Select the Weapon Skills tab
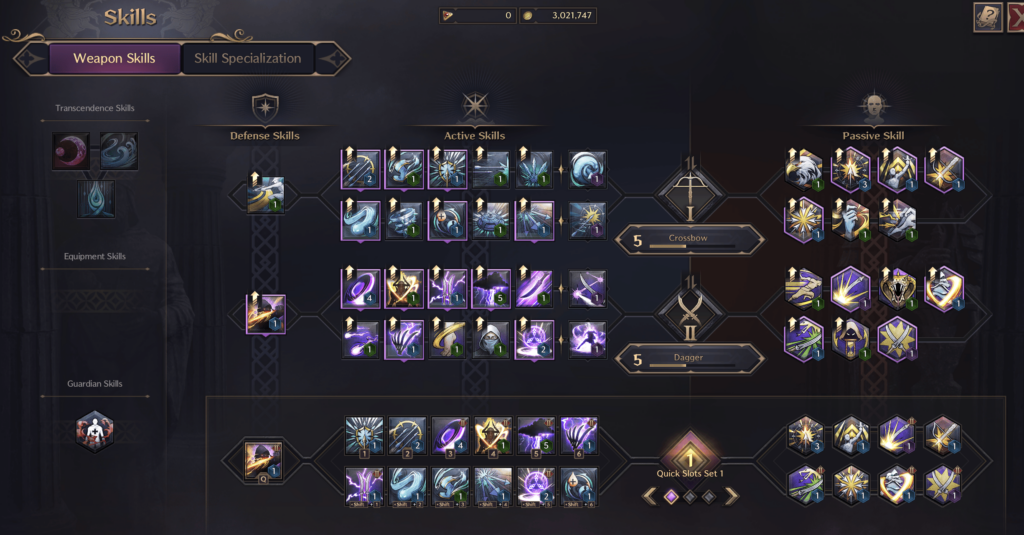 click(114, 58)
